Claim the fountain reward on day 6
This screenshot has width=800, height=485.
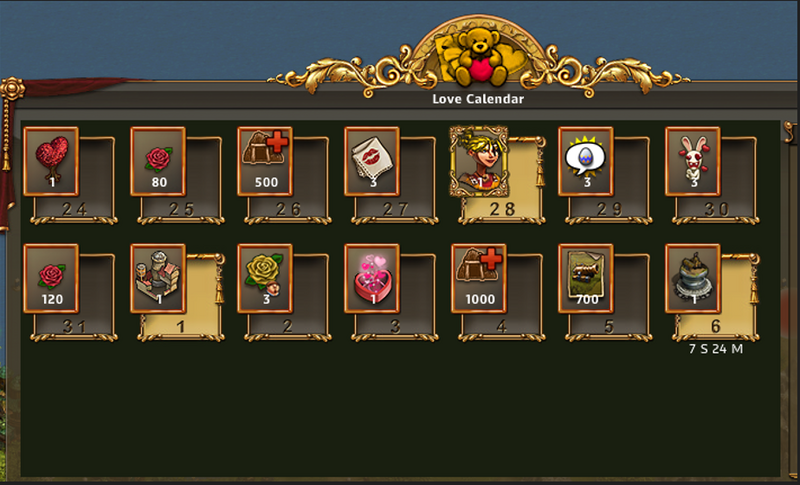(692, 278)
